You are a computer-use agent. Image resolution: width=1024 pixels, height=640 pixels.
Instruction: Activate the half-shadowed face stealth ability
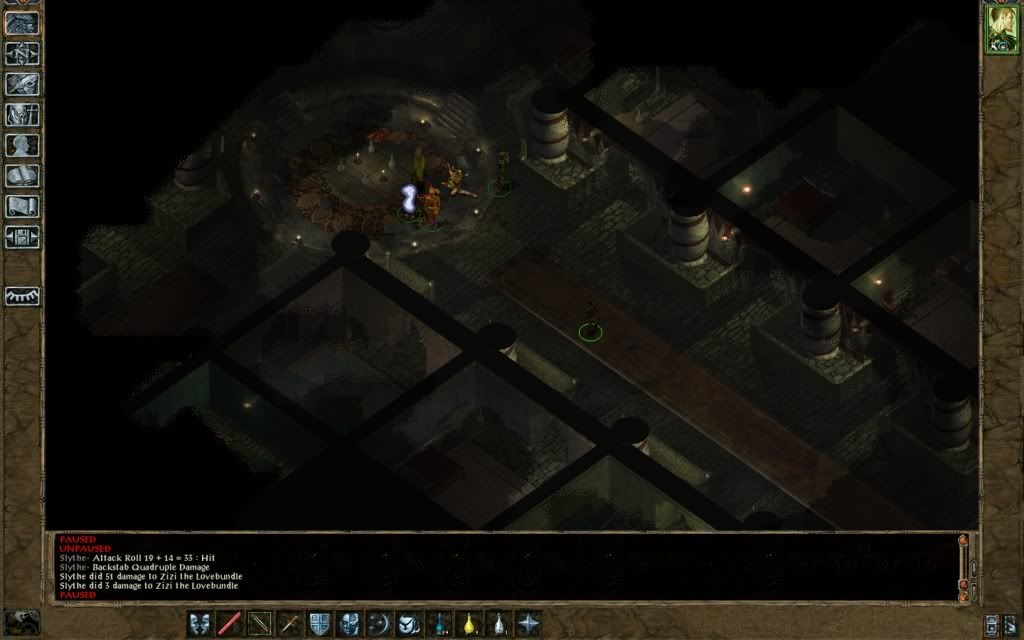pos(349,623)
